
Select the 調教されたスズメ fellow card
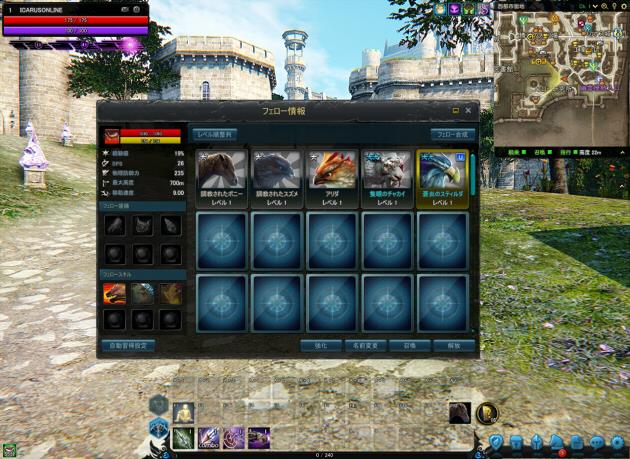tap(277, 179)
